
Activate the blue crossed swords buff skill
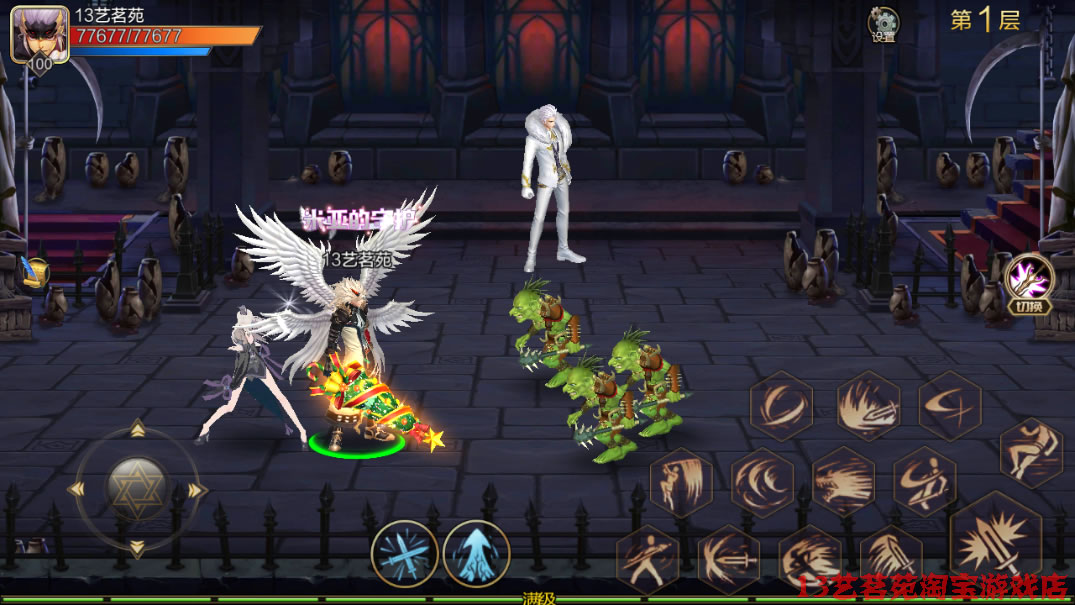[x=404, y=553]
